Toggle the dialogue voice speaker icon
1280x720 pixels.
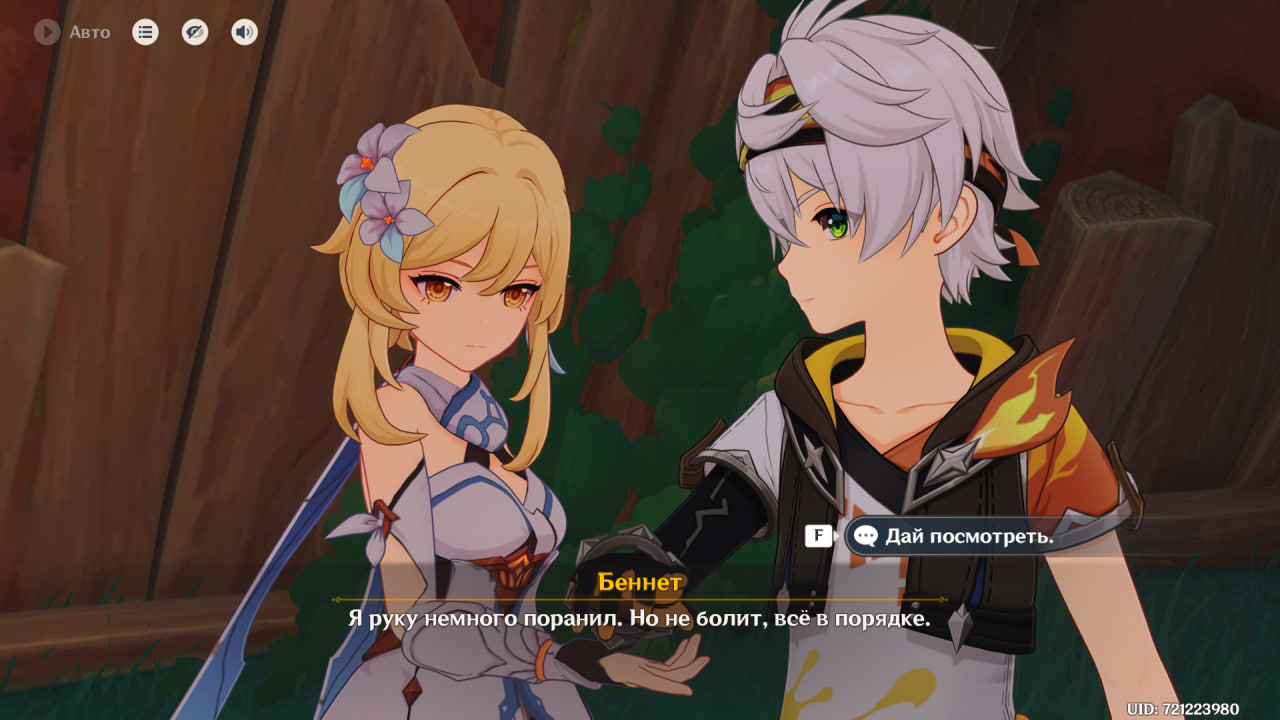244,32
